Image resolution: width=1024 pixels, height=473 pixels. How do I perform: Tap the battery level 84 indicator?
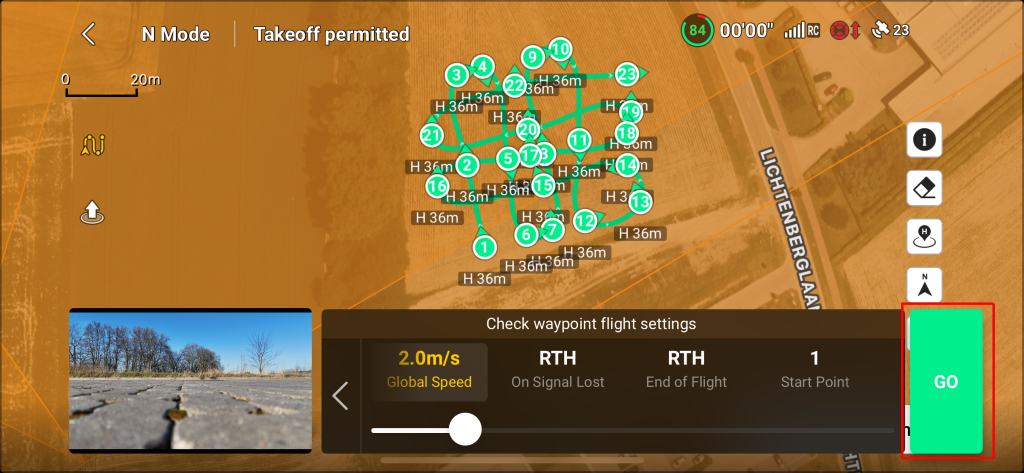tap(697, 31)
